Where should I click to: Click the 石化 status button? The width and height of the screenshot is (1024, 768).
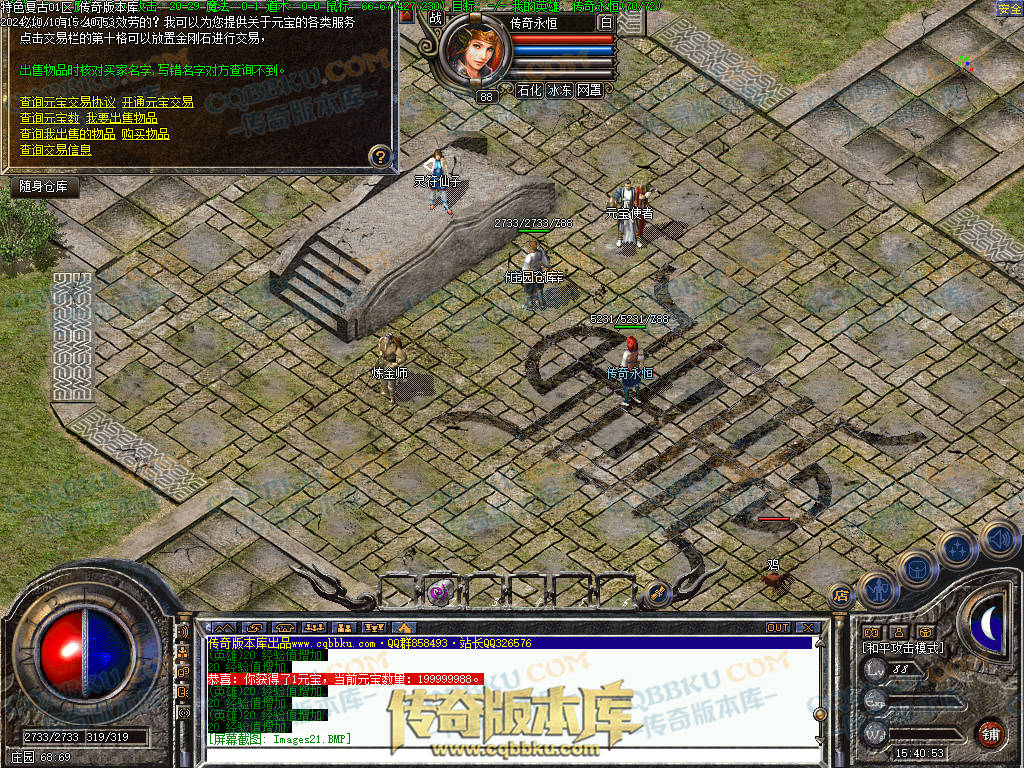(529, 90)
